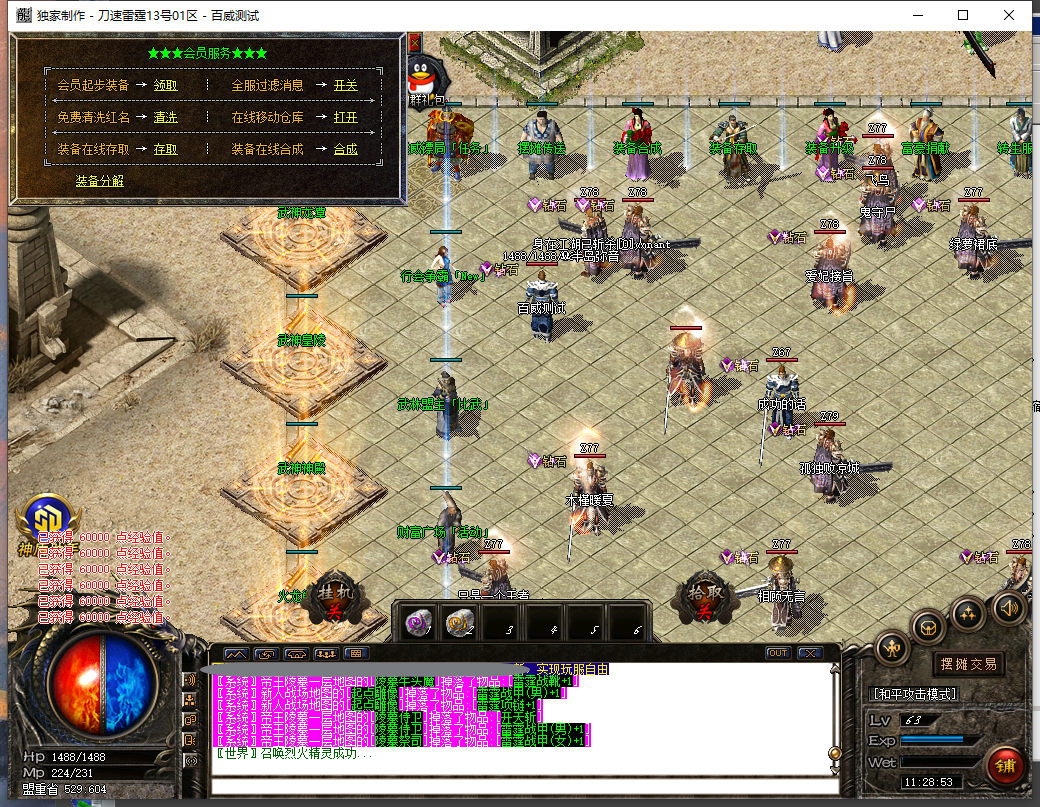The width and height of the screenshot is (1040, 807).
Task: Open the 装备分解 equipment dismantle option
Action: point(100,181)
